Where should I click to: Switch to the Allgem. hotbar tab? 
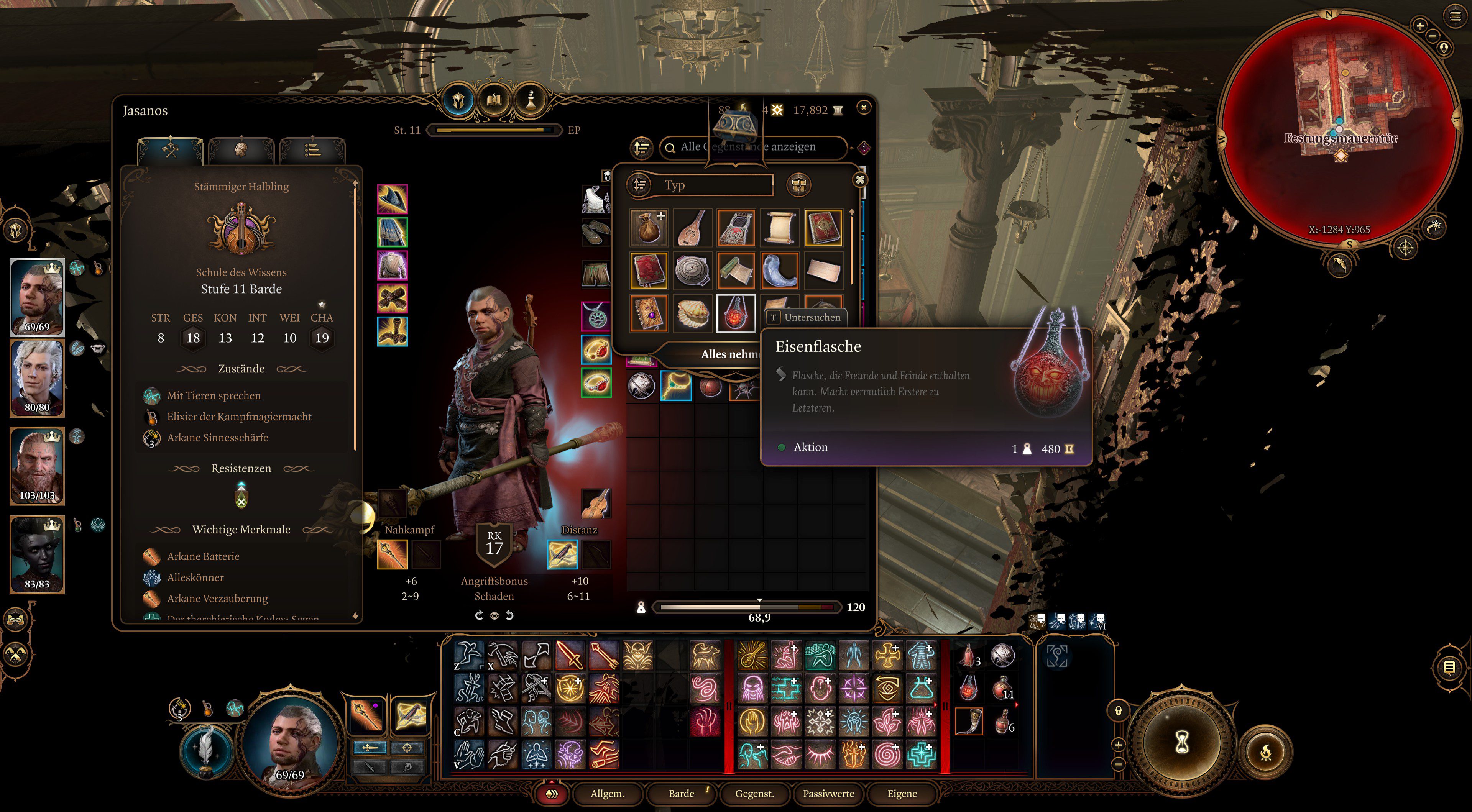pos(608,793)
